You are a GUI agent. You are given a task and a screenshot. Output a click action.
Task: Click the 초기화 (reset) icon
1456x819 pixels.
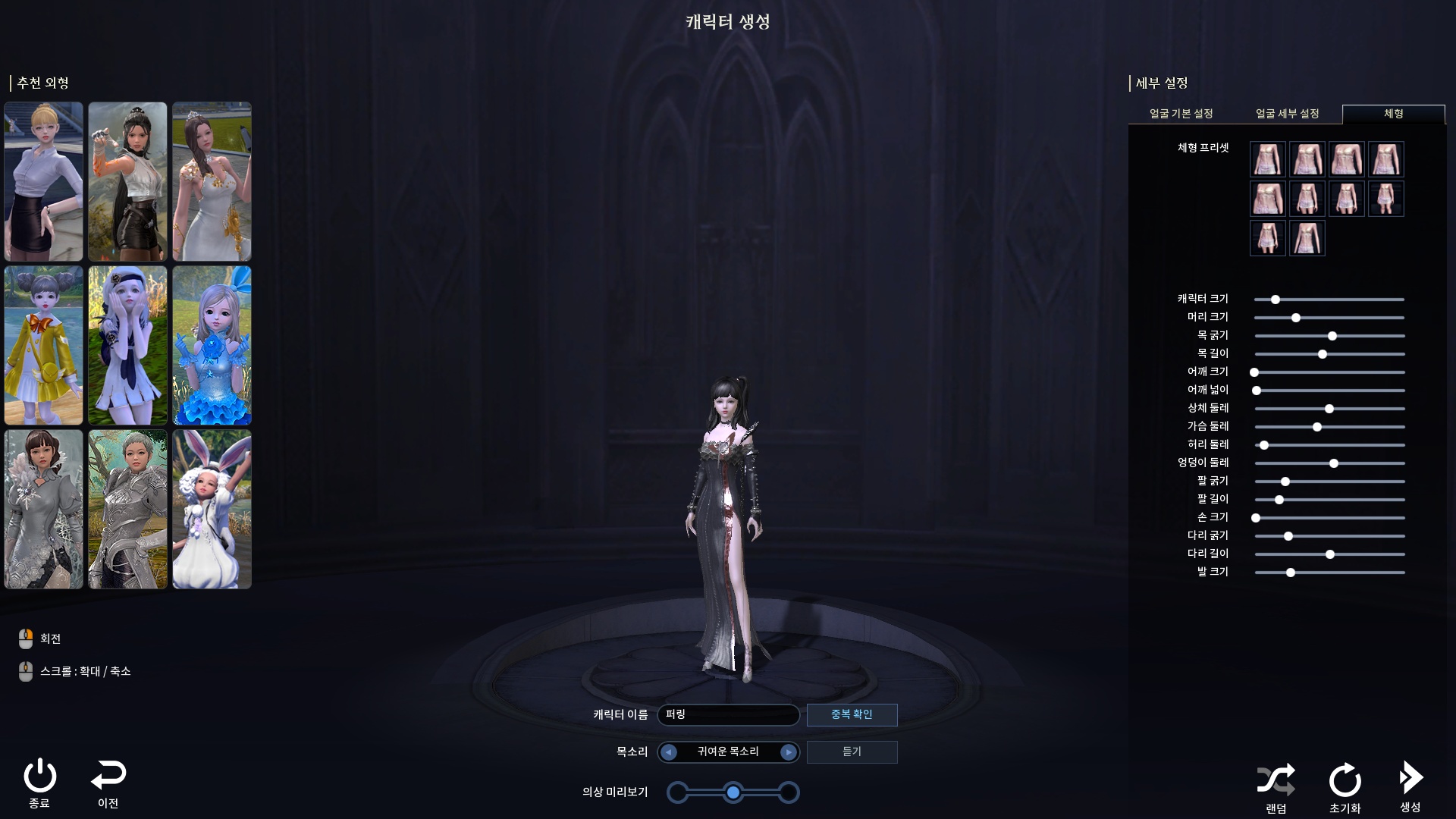point(1344,778)
